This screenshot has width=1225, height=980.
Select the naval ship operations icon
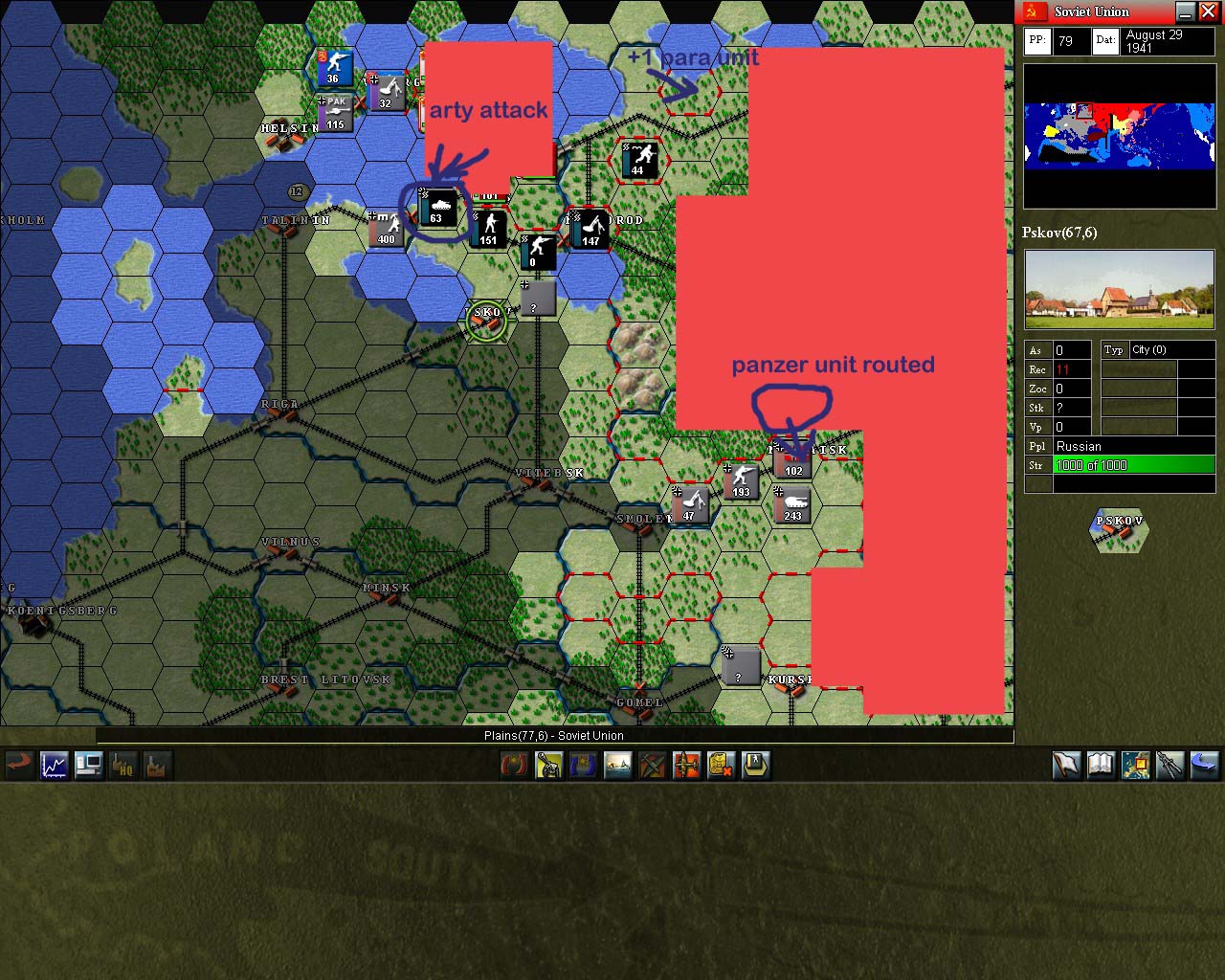(x=617, y=765)
